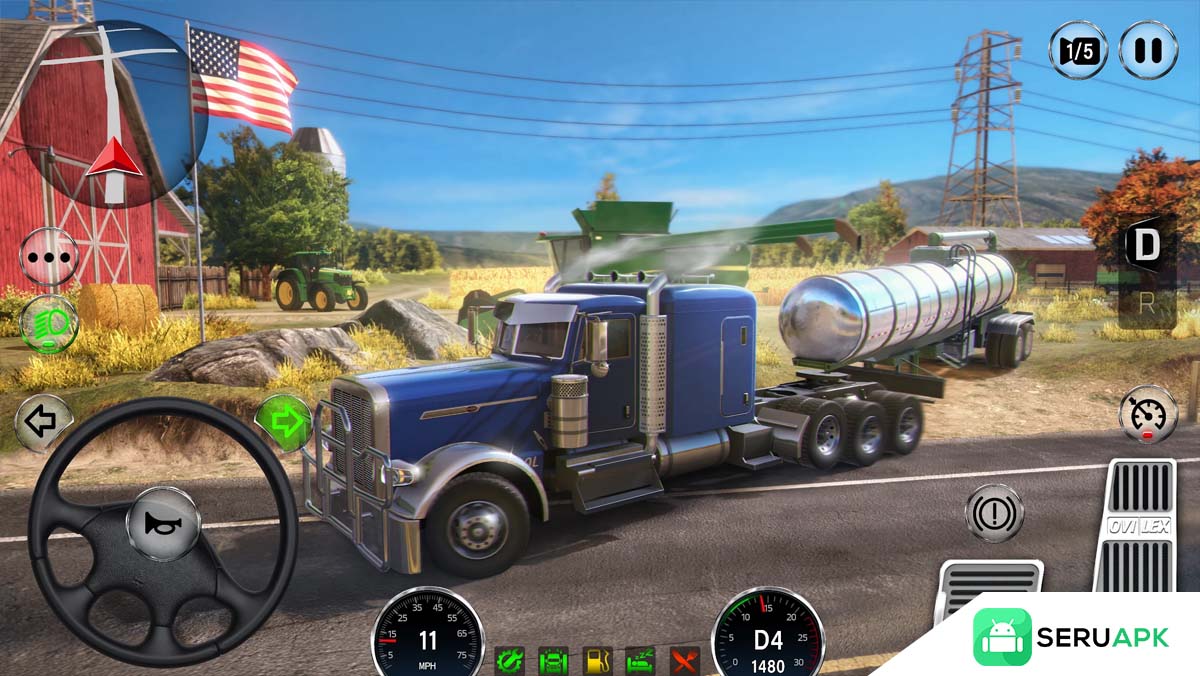Screen dimensions: 1200x676
Task: Honk the horn on the steering wheel
Action: (x=162, y=523)
